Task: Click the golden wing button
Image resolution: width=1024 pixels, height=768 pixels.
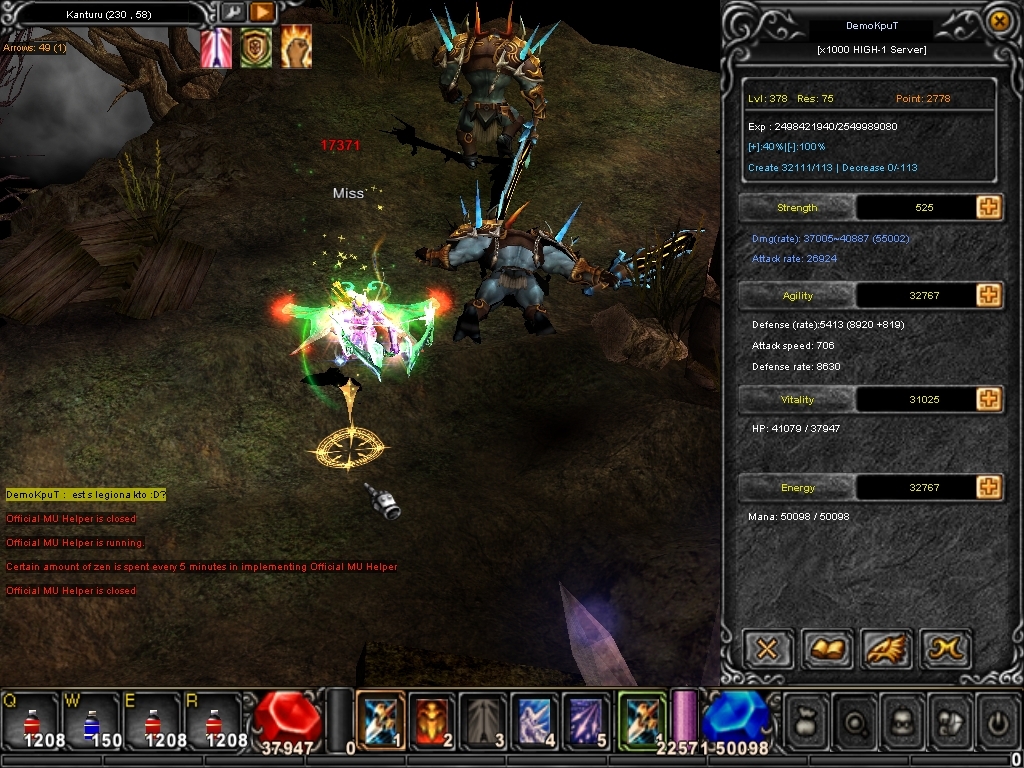Action: 886,650
